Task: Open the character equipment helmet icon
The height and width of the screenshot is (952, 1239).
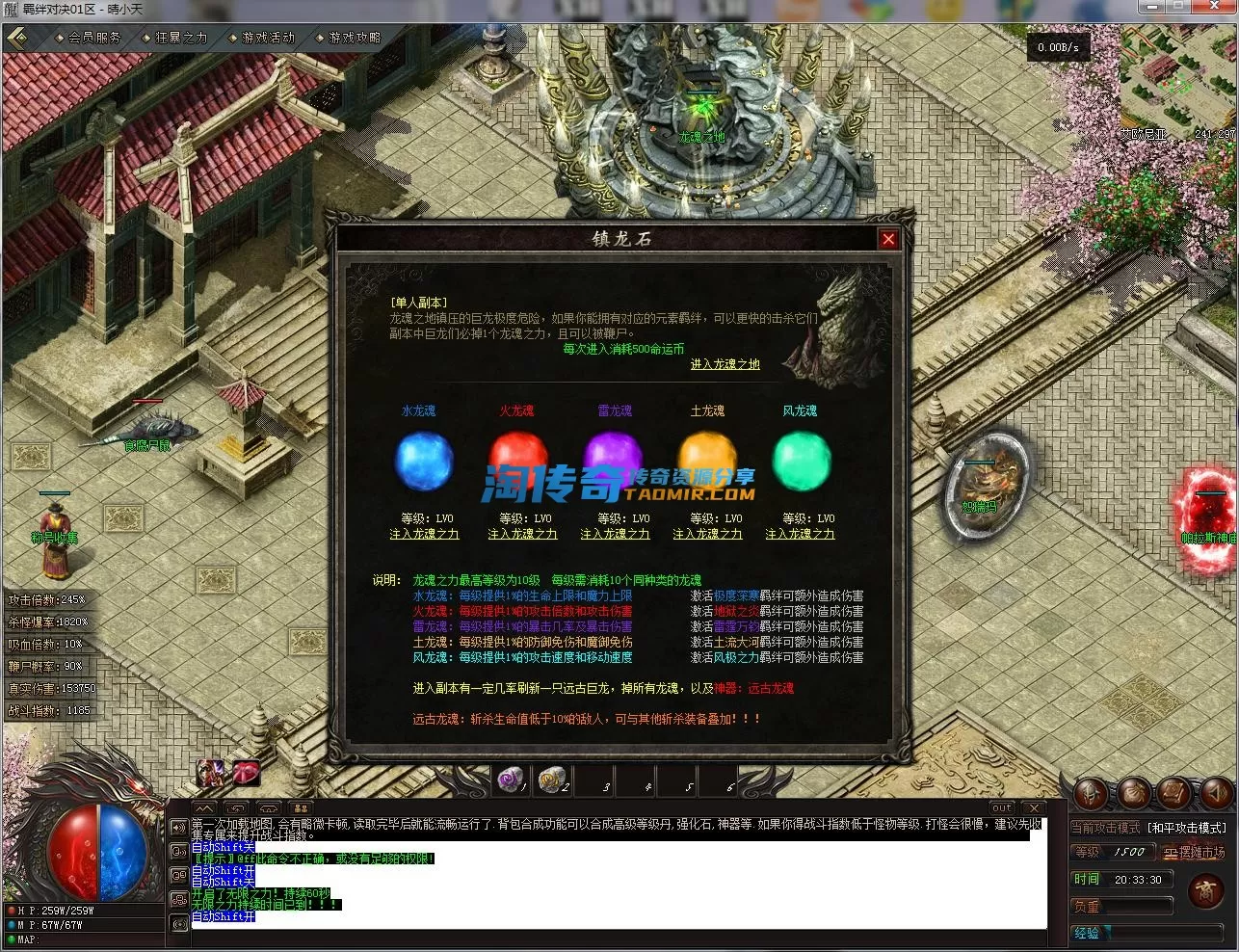Action: (1092, 793)
